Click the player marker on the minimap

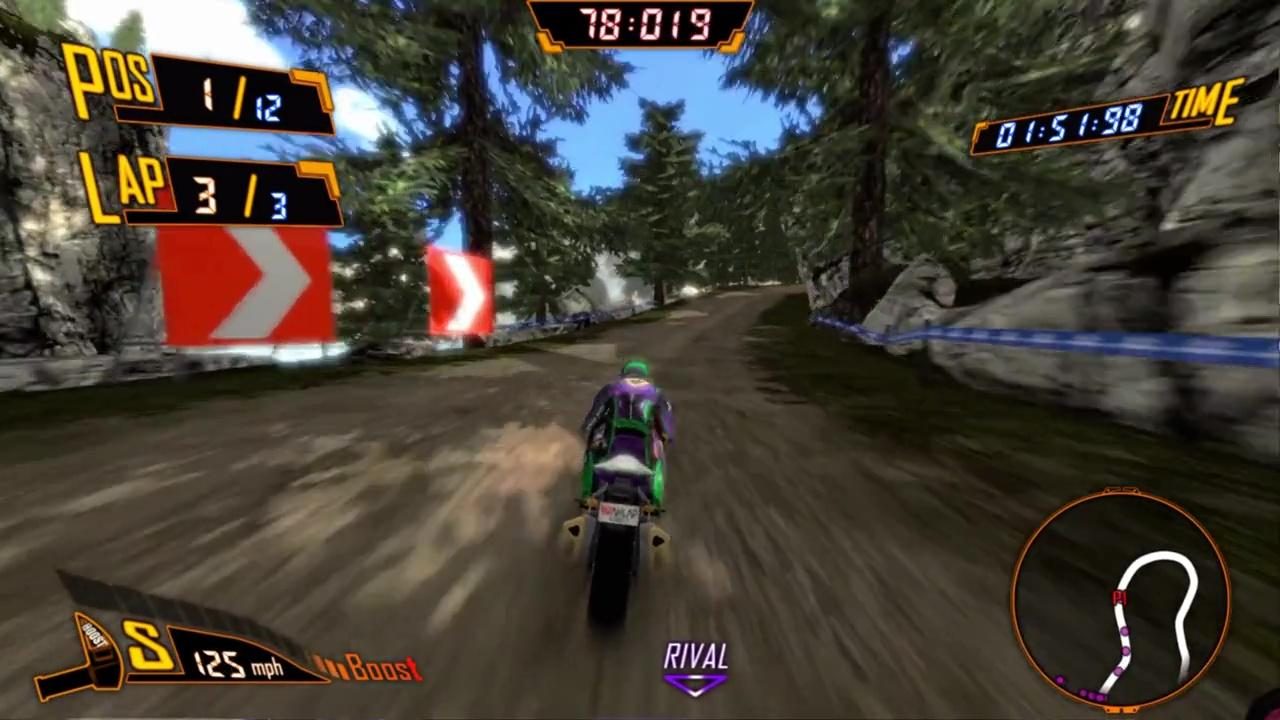coord(1120,597)
